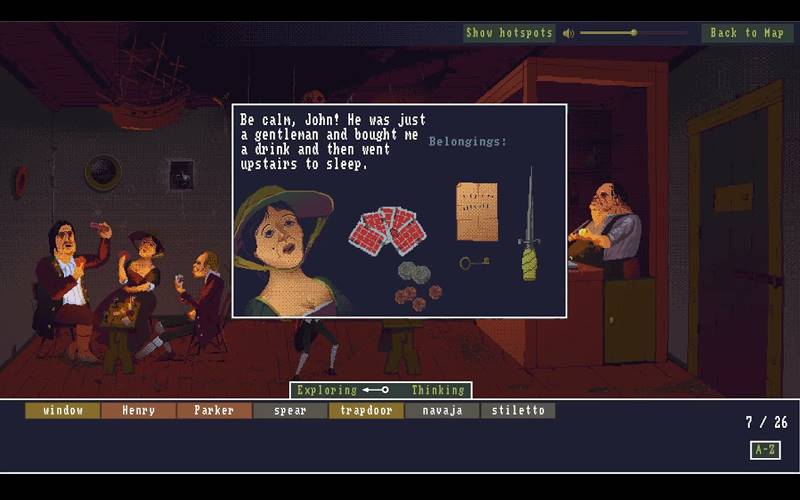Choose the "Parker" word chip
The image size is (800, 500).
[213, 410]
